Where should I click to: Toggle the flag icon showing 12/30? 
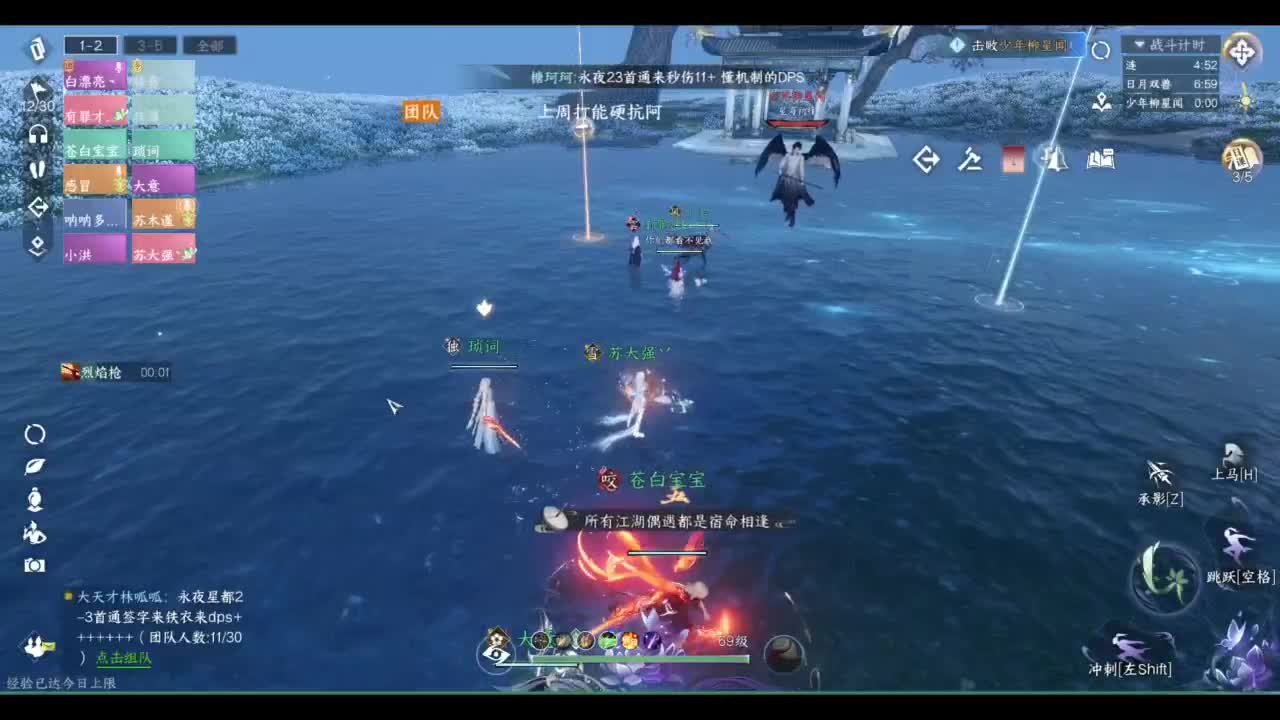(x=36, y=88)
